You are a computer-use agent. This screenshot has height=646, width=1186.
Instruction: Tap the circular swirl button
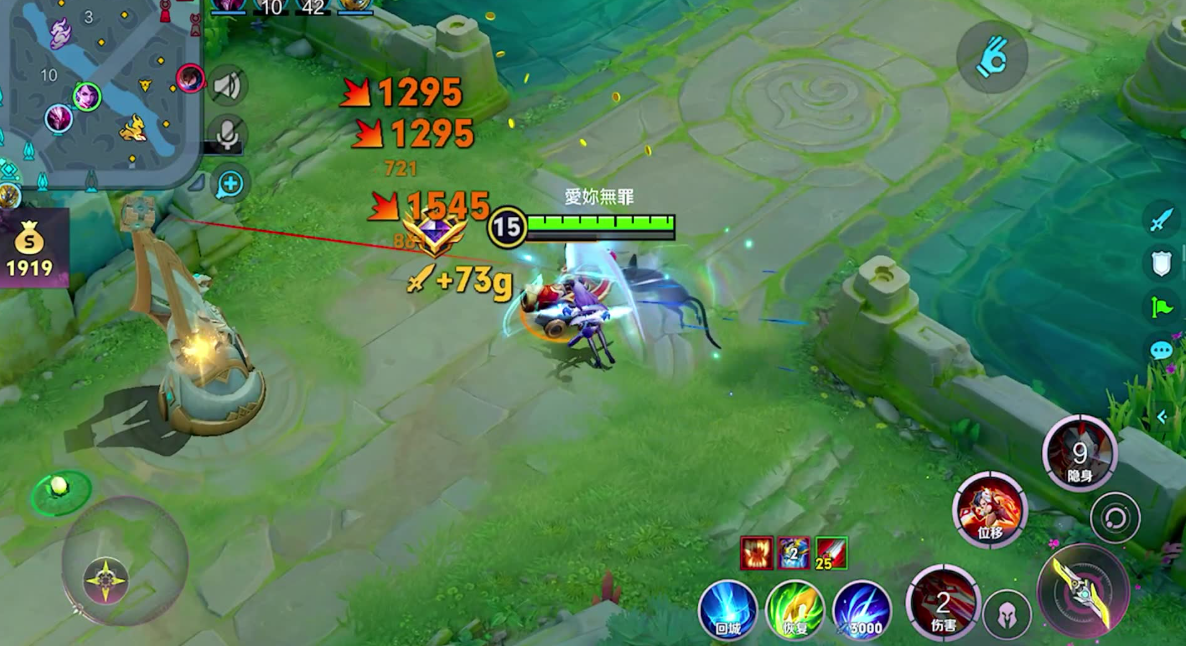click(1115, 519)
